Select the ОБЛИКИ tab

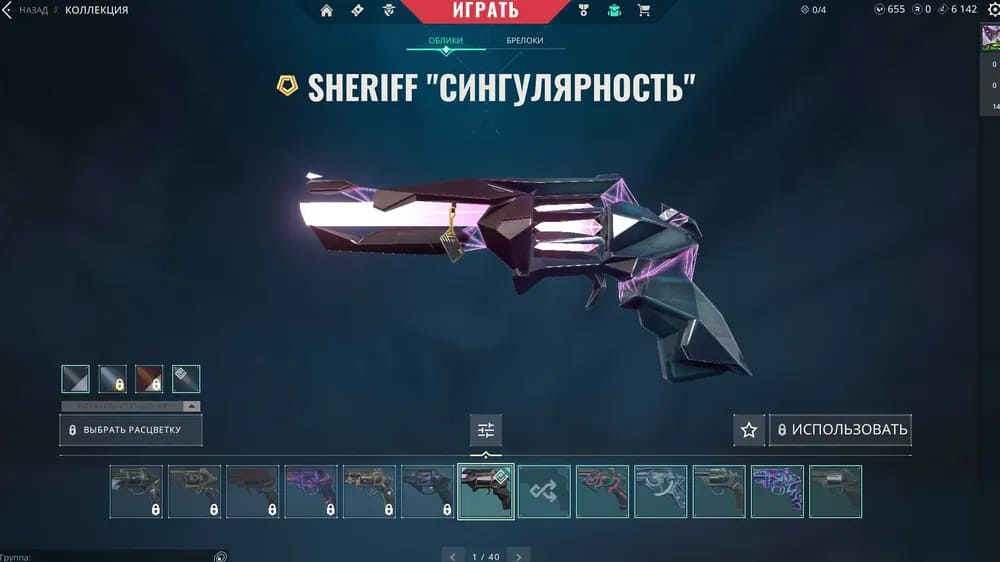(445, 41)
